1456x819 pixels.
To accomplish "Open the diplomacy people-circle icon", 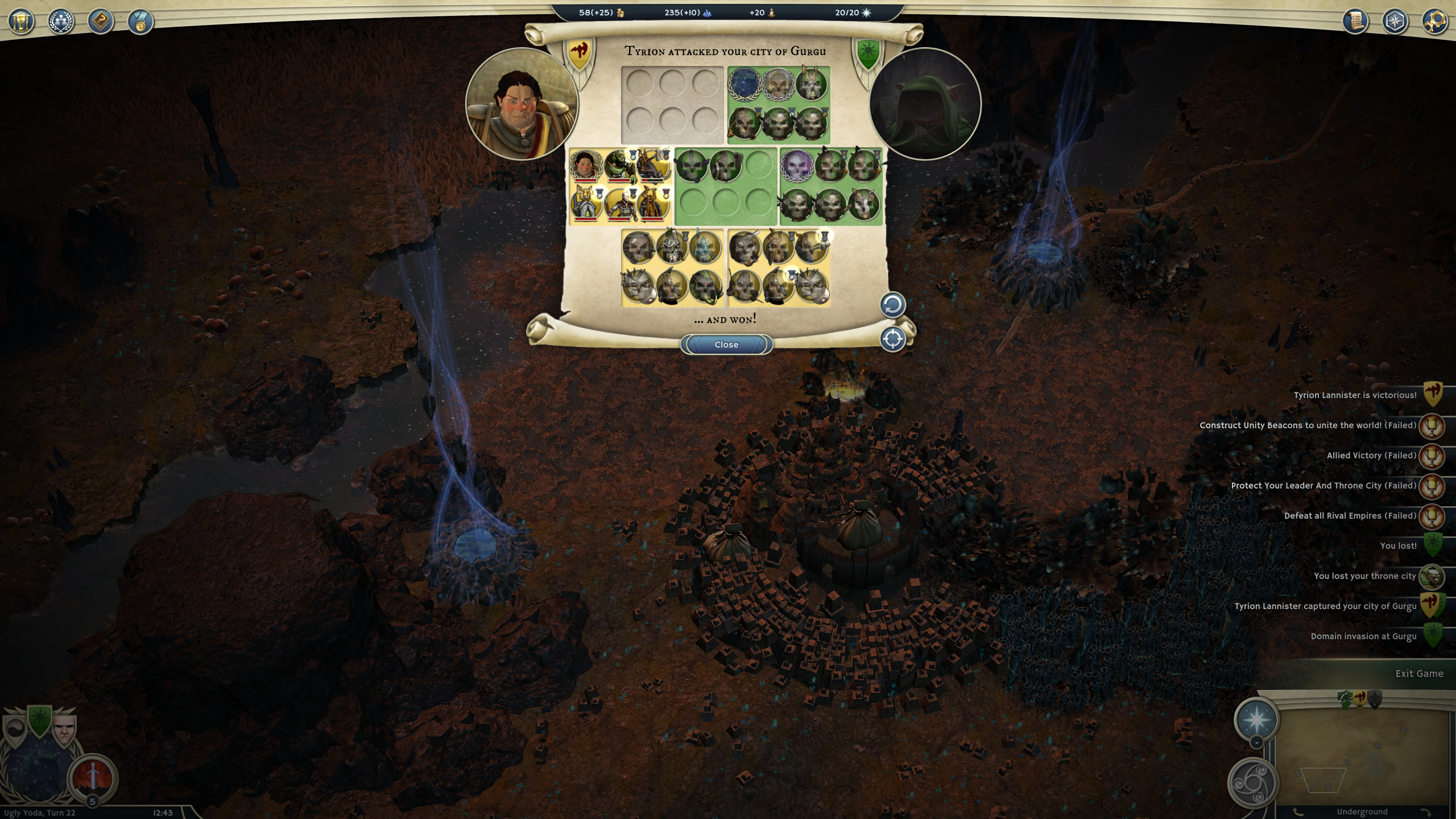I will click(61, 22).
